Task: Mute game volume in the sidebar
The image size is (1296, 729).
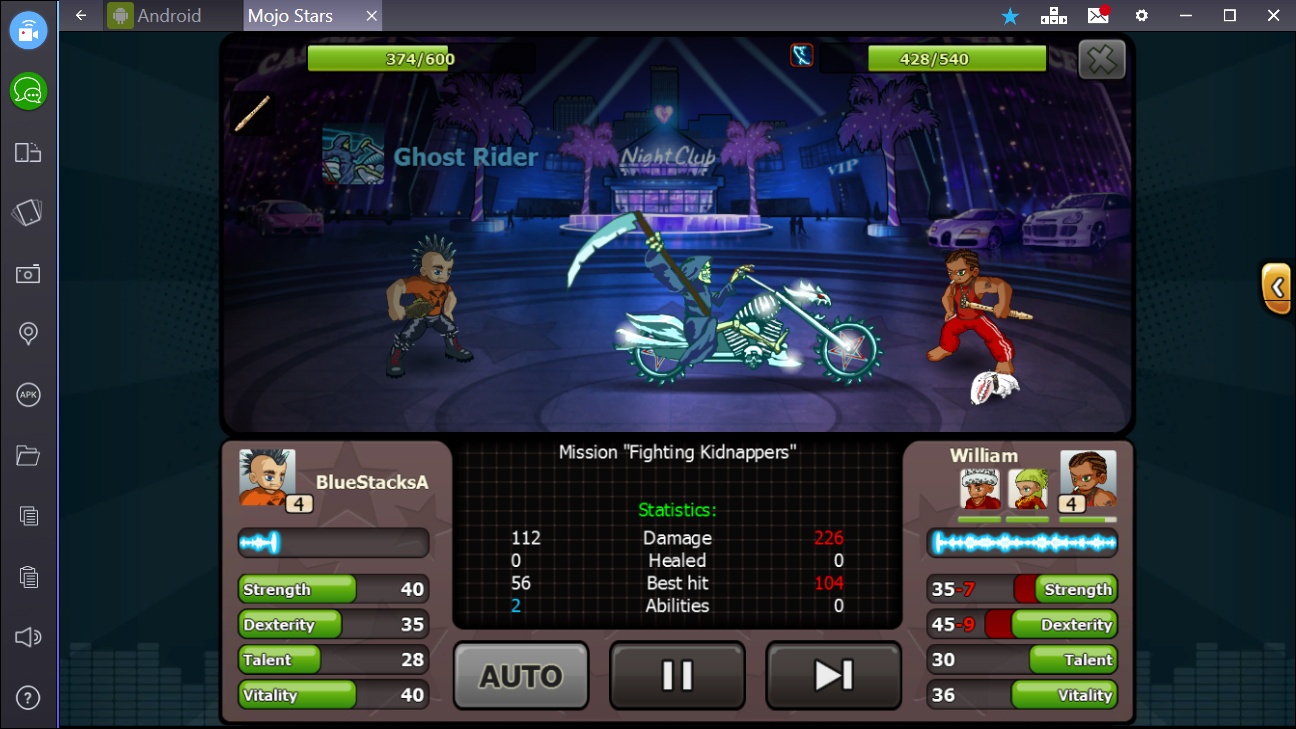Action: (x=28, y=636)
